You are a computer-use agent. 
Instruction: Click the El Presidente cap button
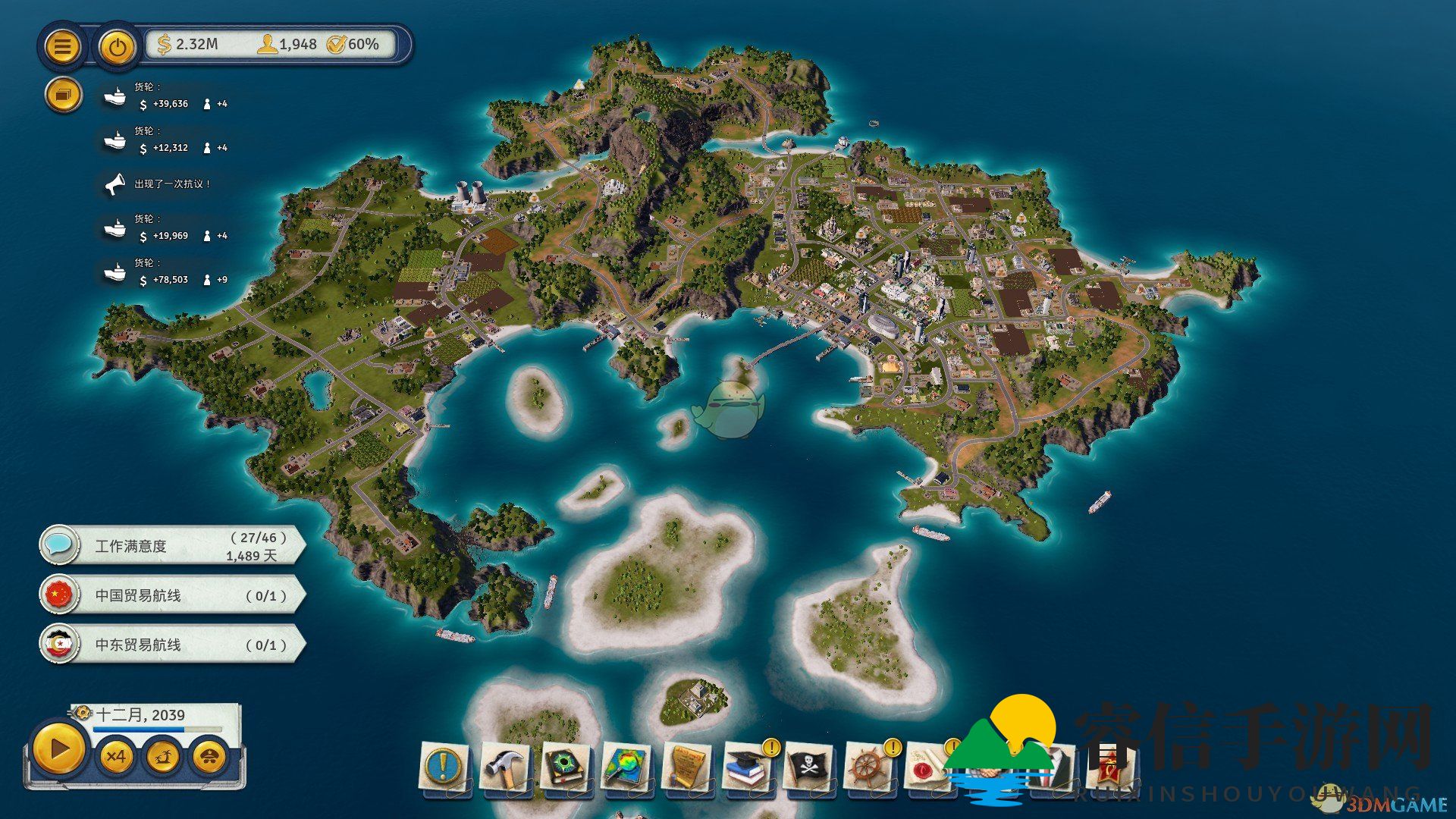coord(210,756)
